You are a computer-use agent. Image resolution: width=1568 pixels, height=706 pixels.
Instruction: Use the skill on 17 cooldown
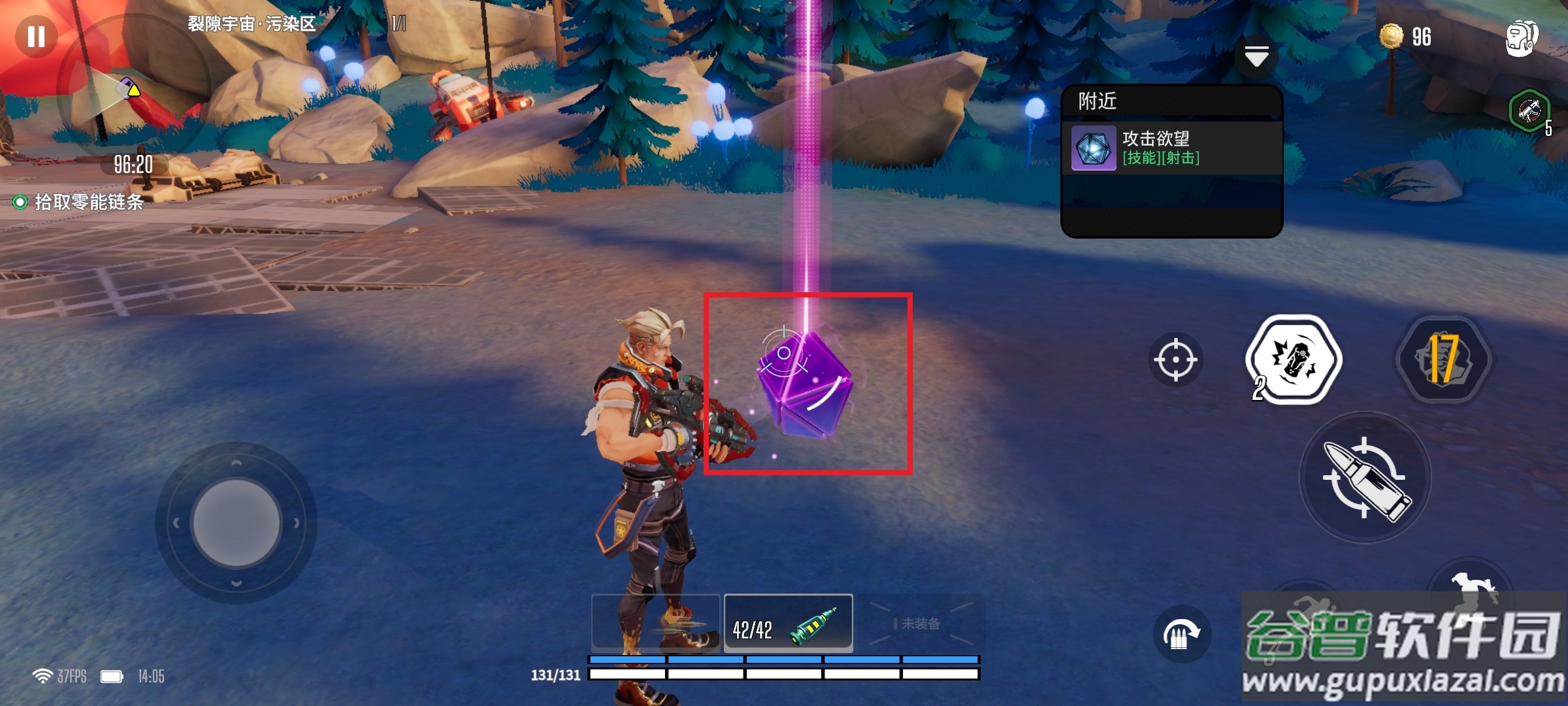click(1444, 360)
